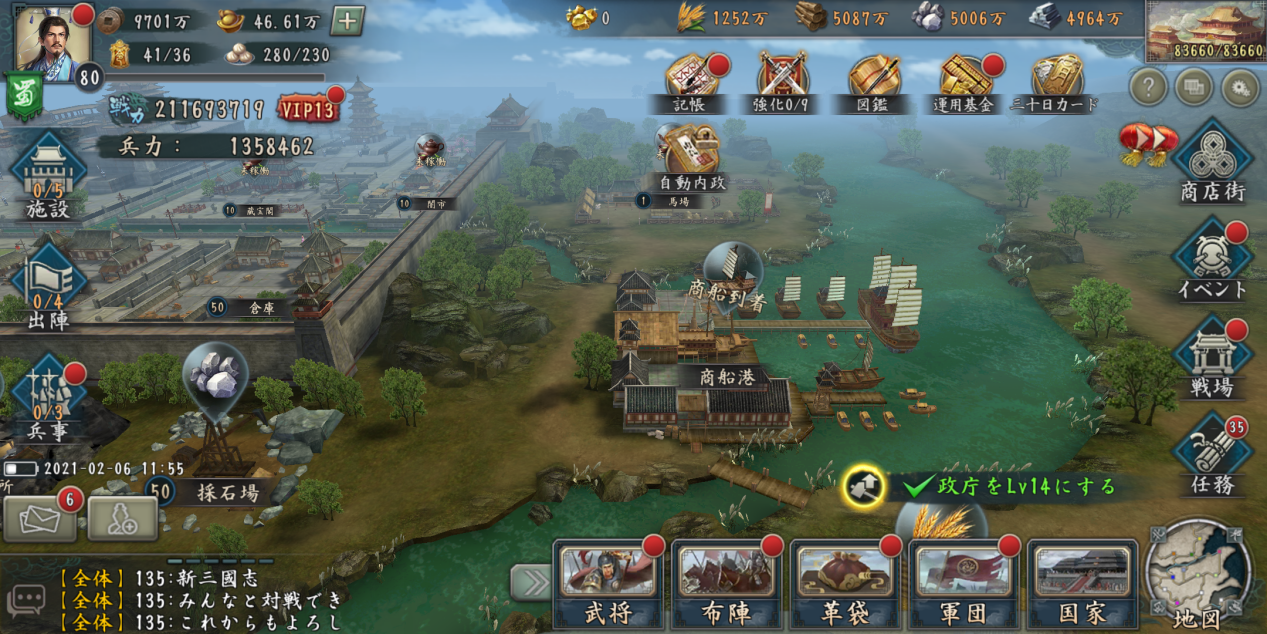This screenshot has width=1267, height=634.
Task: Open the VIP13 badge
Action: pyautogui.click(x=307, y=109)
